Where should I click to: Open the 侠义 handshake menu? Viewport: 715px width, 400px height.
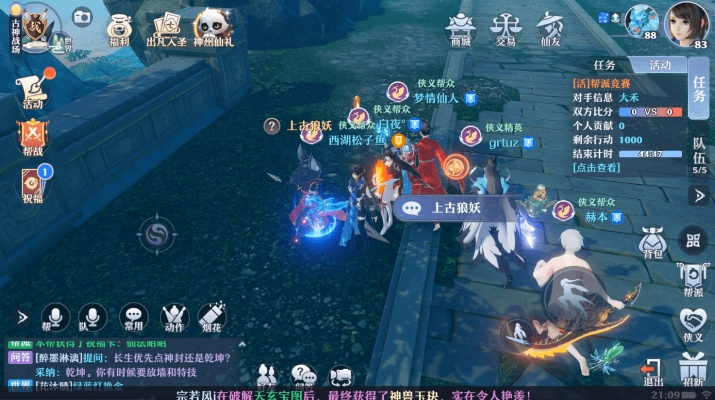694,324
